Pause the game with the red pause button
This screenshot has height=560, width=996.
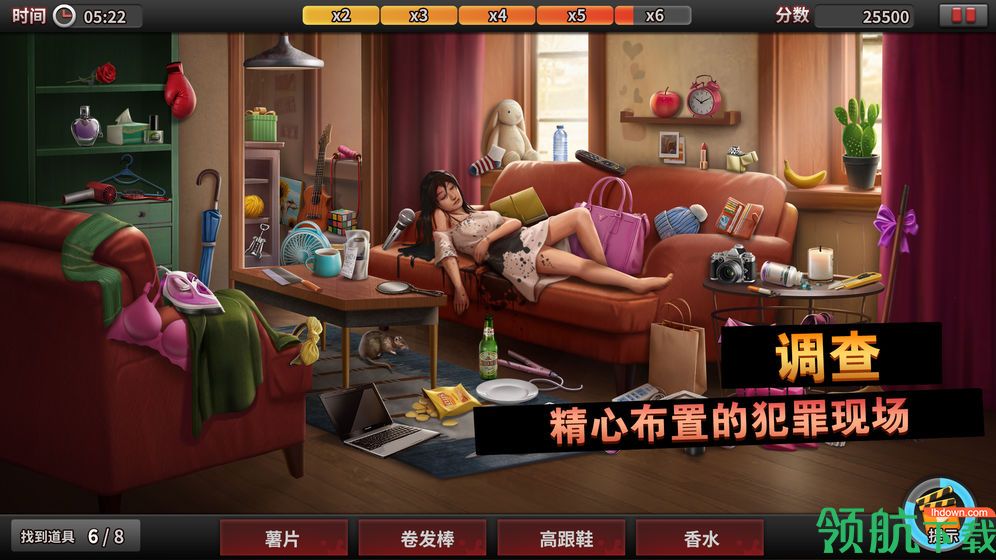(963, 16)
